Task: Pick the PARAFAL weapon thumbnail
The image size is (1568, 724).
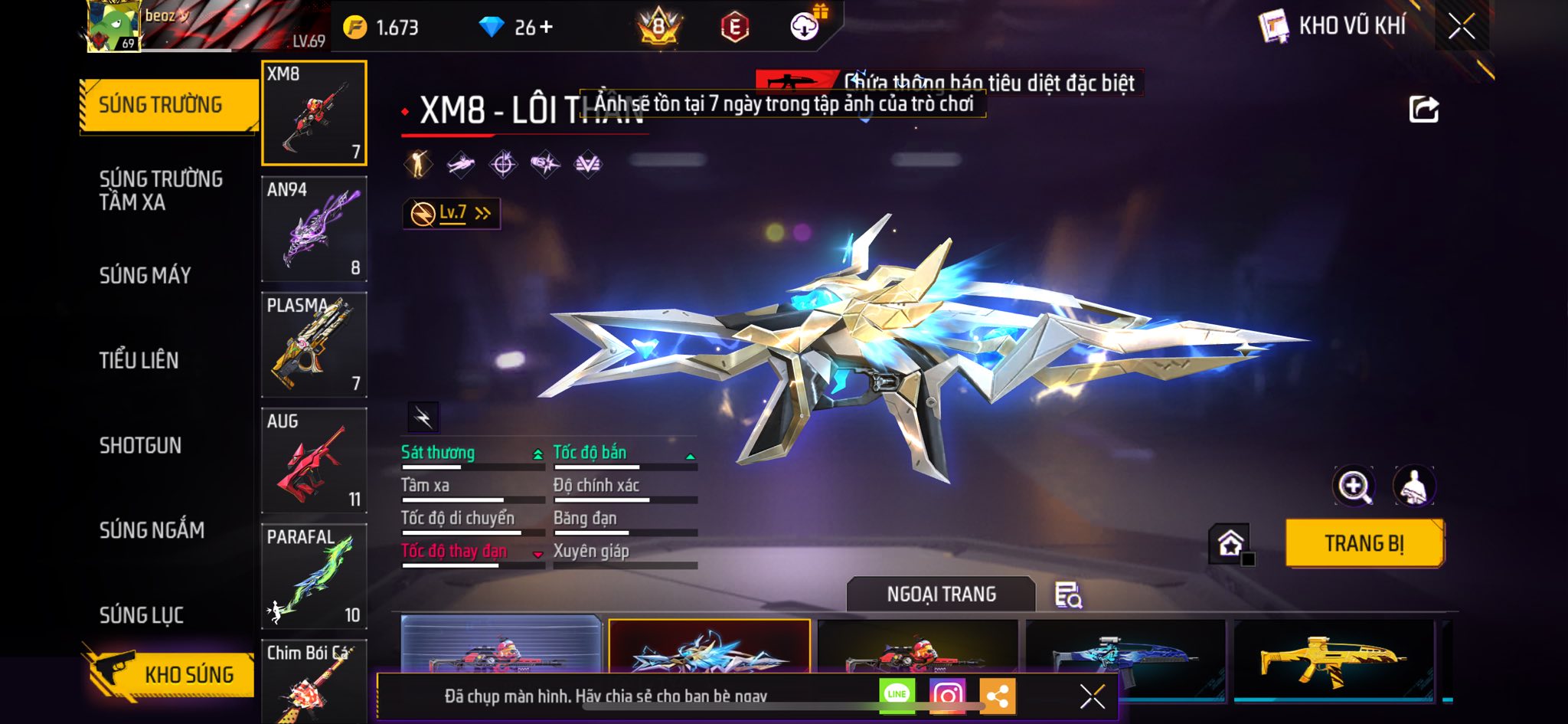Action: 314,576
